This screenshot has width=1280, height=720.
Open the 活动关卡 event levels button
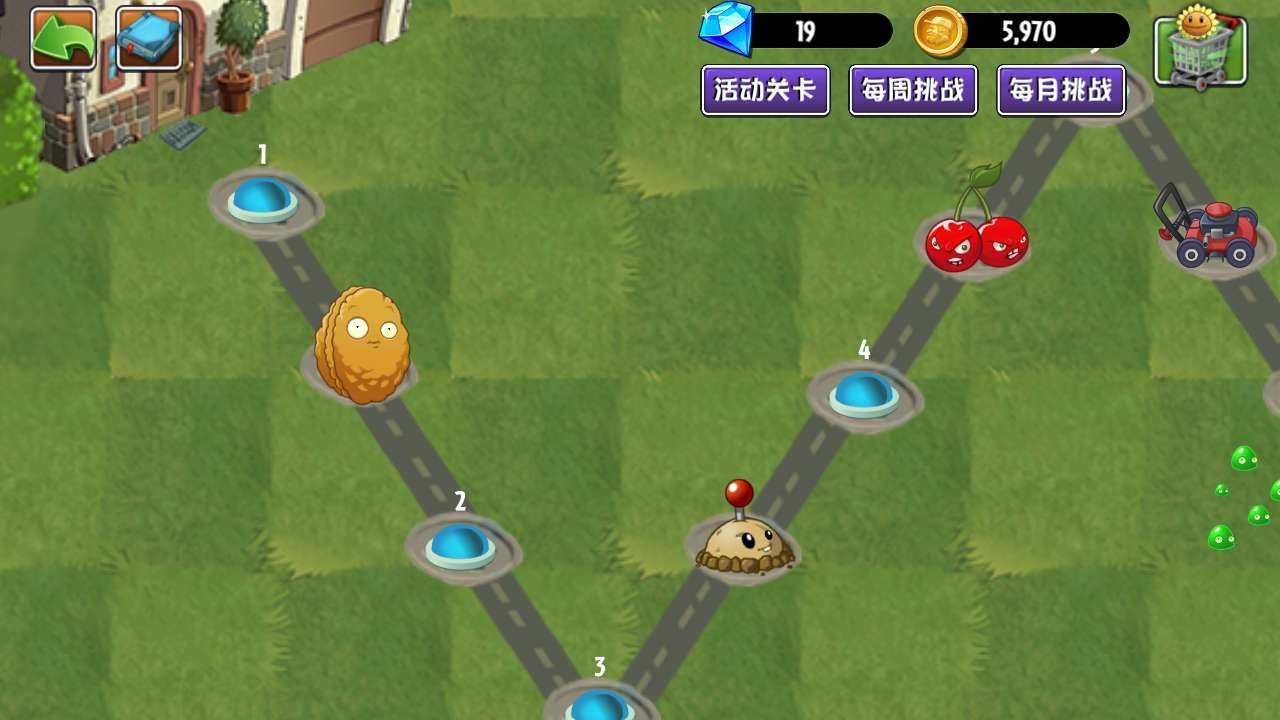coord(765,90)
